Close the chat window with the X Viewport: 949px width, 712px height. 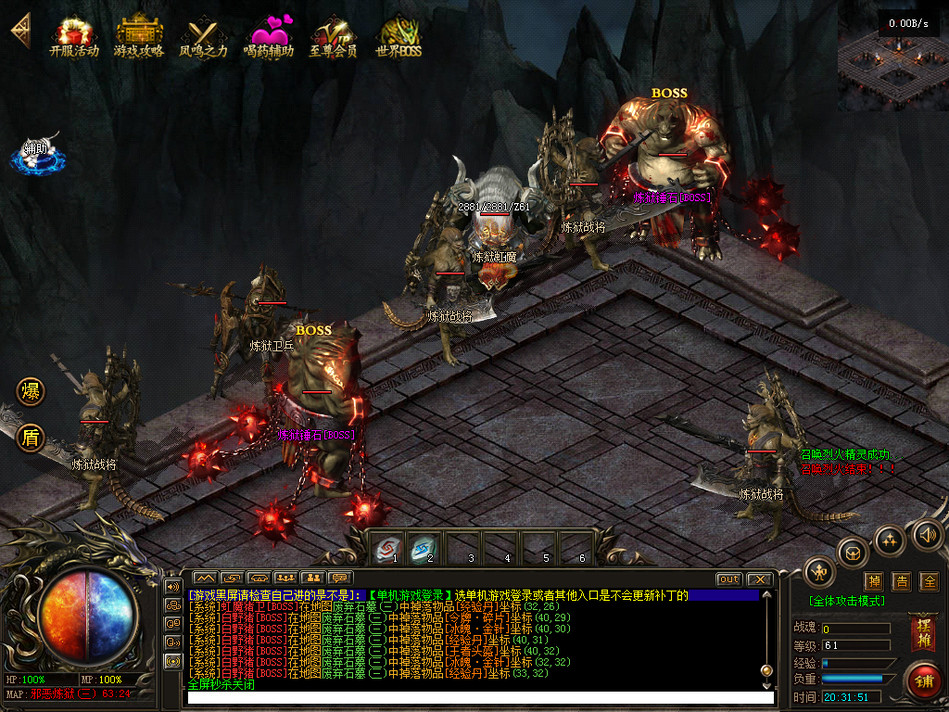760,579
